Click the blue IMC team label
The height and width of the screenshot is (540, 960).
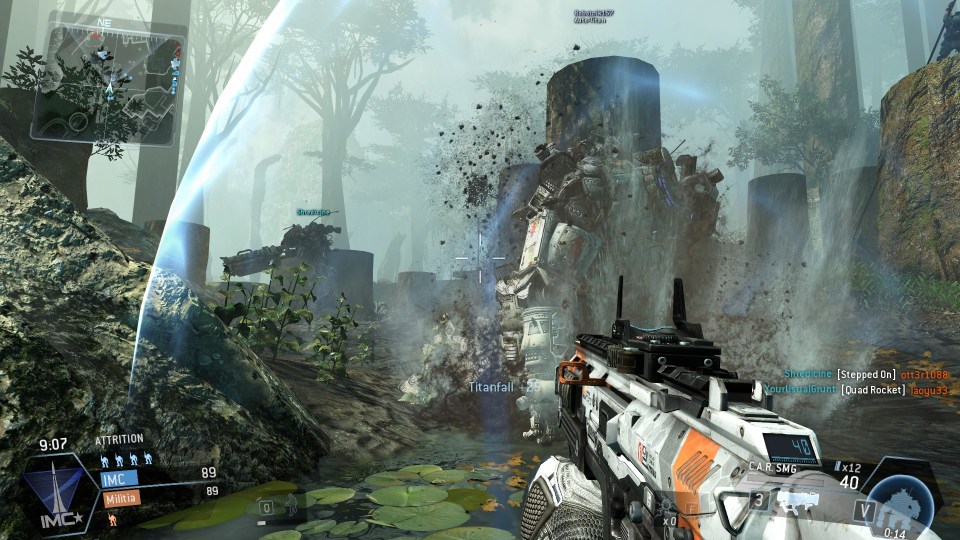click(x=119, y=478)
